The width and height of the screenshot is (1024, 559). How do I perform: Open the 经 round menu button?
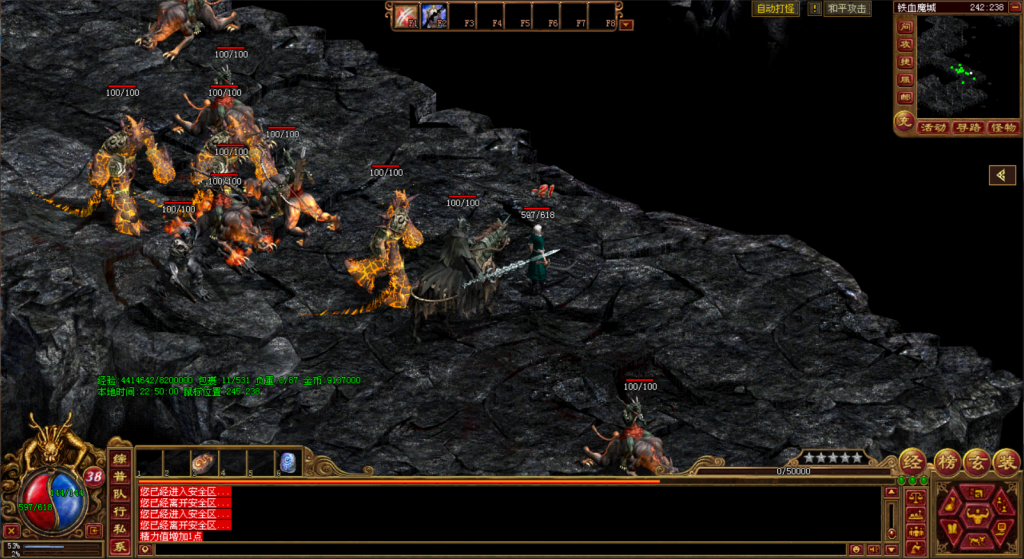912,461
